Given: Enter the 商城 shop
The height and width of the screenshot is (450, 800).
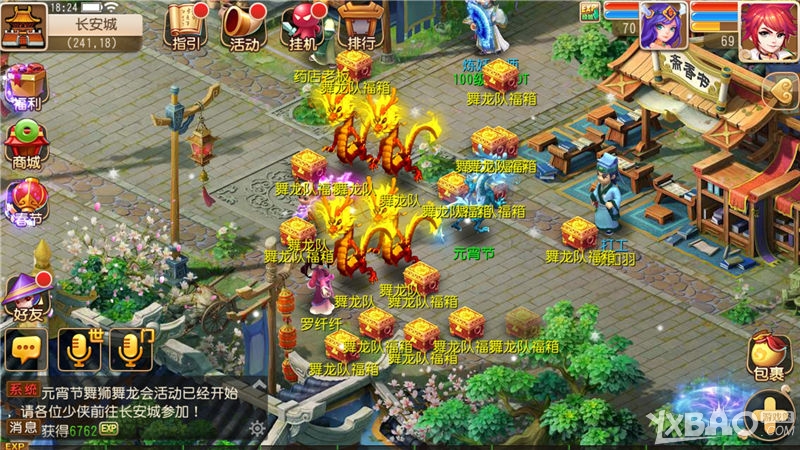Looking at the screenshot, I should 27,144.
